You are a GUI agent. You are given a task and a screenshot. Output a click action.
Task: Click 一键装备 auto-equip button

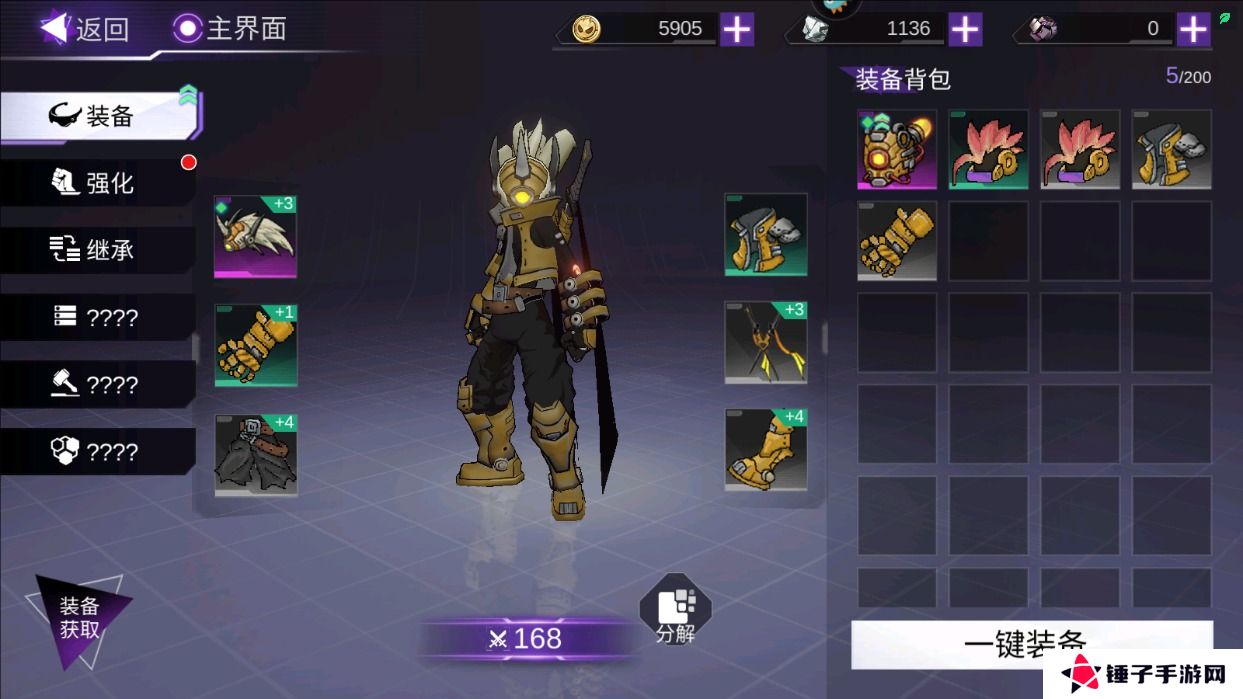pos(1031,643)
